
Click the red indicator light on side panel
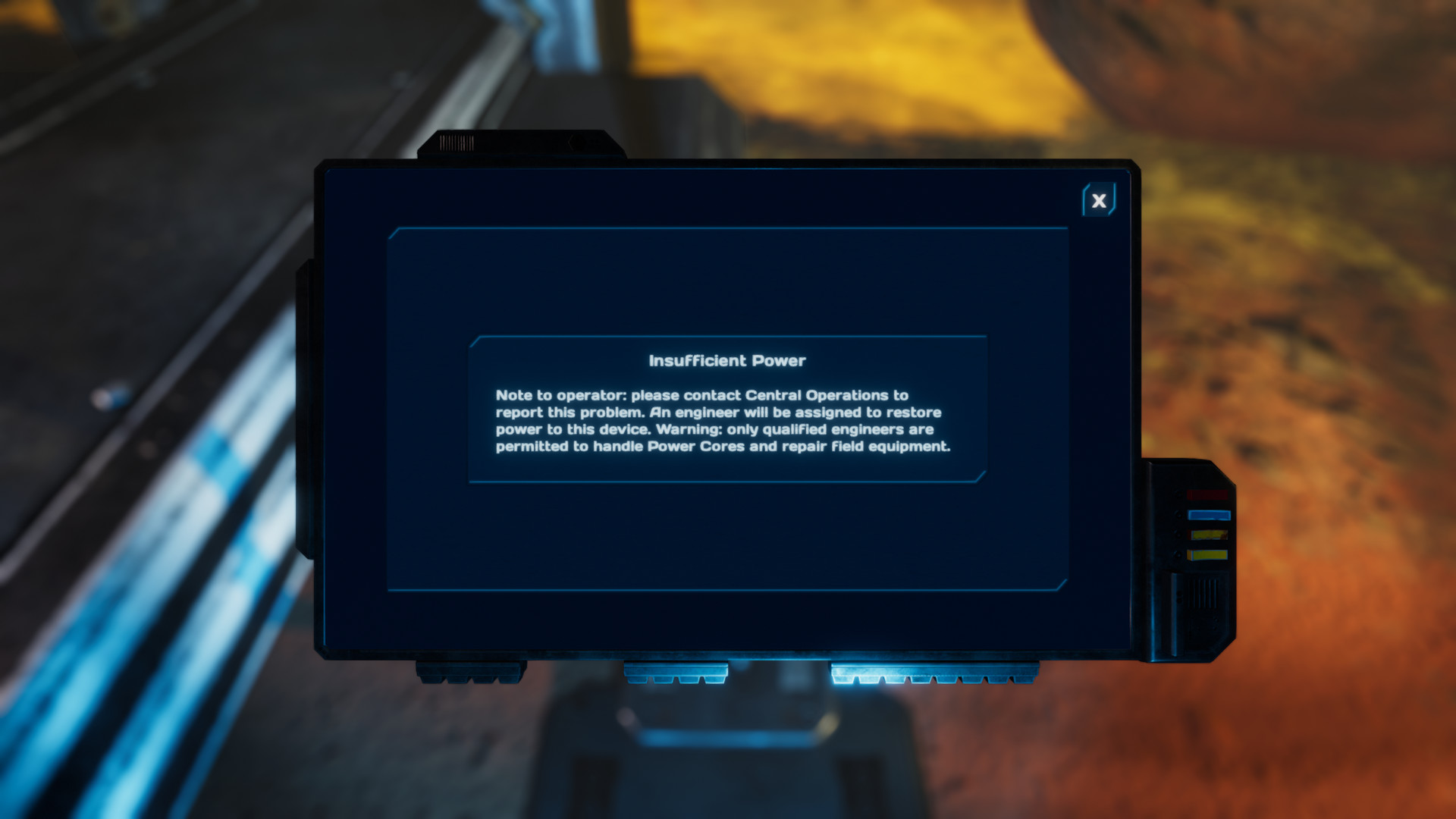pyautogui.click(x=1207, y=494)
